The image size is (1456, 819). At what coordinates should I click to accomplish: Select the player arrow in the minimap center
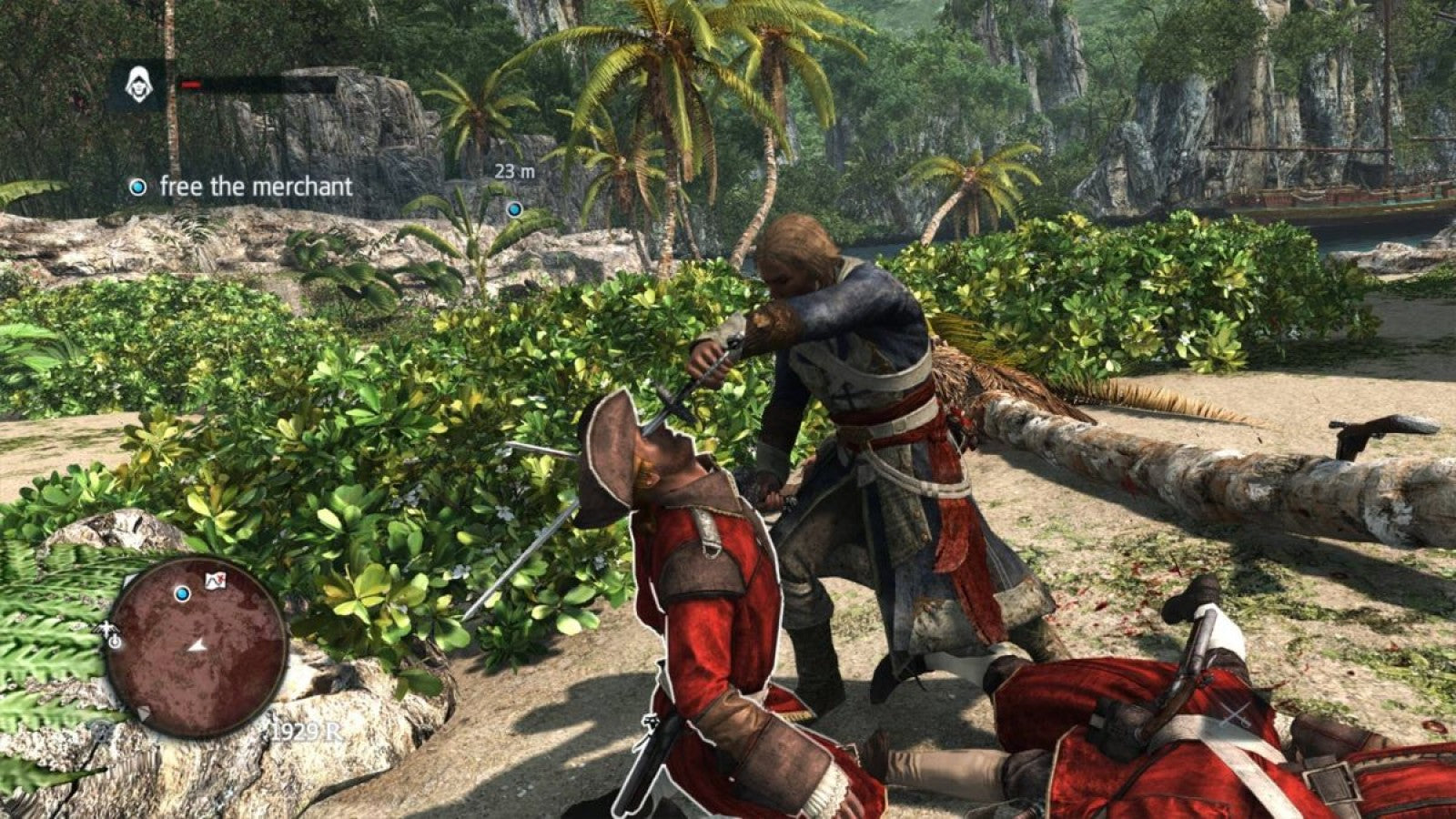click(x=197, y=647)
